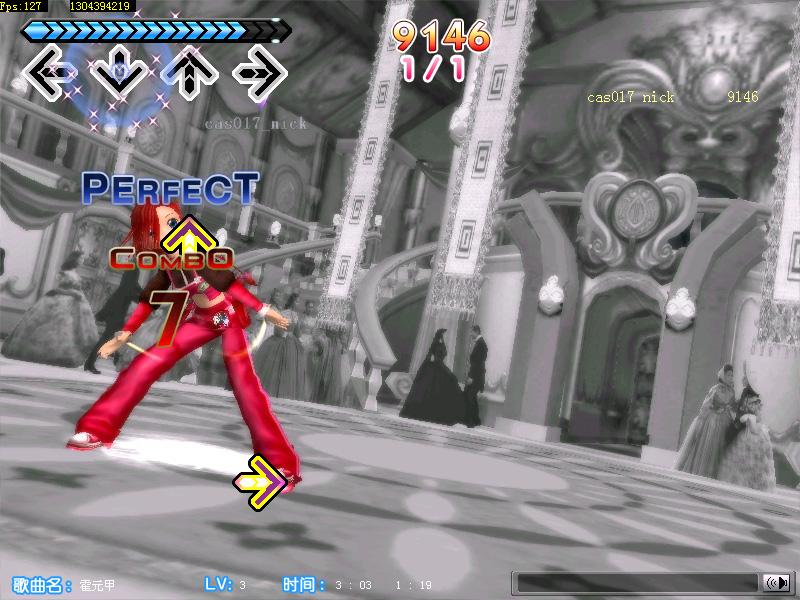Select the up arrow step receptor
800x600 pixels.
[x=190, y=71]
